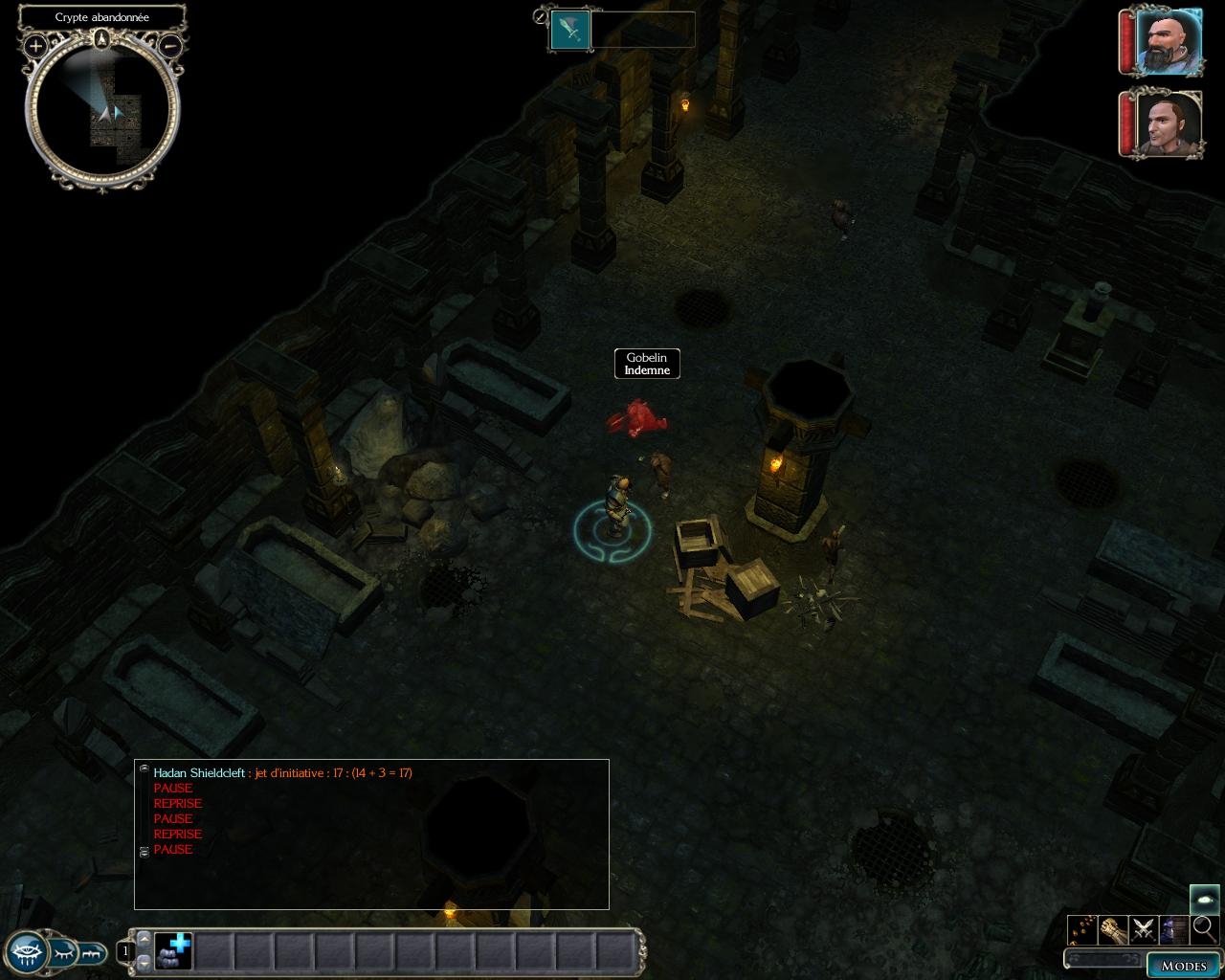This screenshot has width=1225, height=980.
Task: Click the queued axe attack action icon
Action: coord(570,30)
